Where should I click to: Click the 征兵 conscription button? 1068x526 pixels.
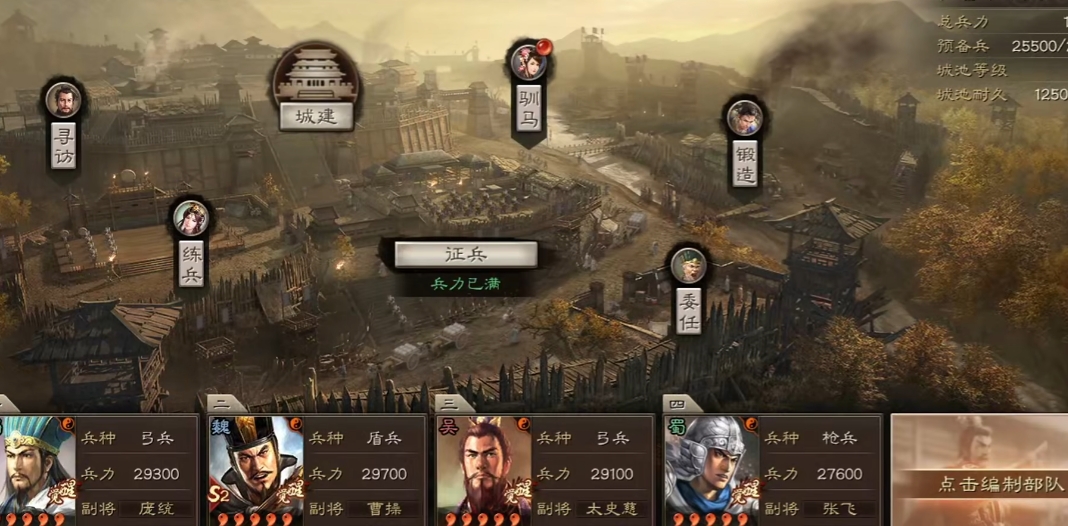coord(465,255)
